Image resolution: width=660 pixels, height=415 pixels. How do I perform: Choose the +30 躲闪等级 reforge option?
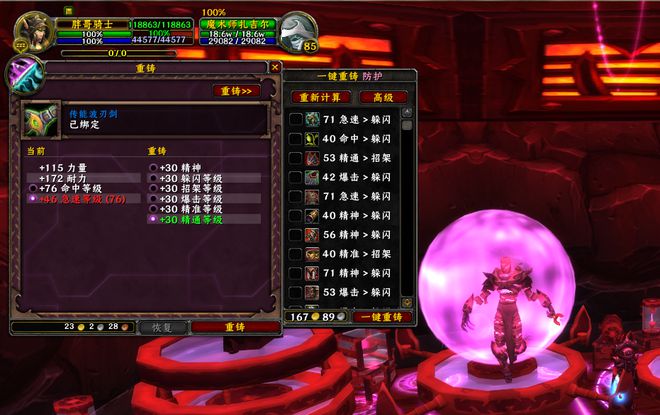tap(153, 178)
